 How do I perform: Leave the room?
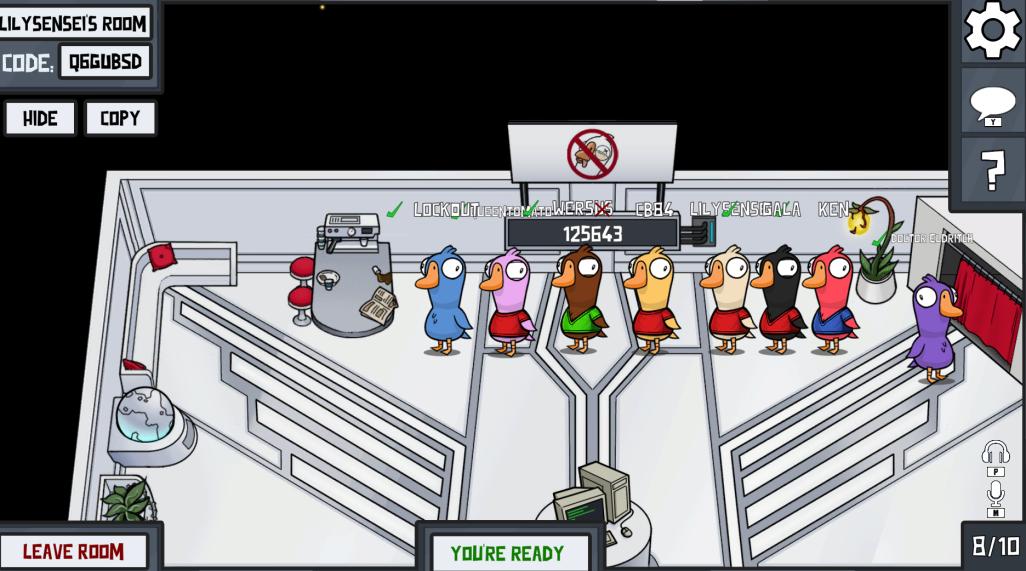74,551
